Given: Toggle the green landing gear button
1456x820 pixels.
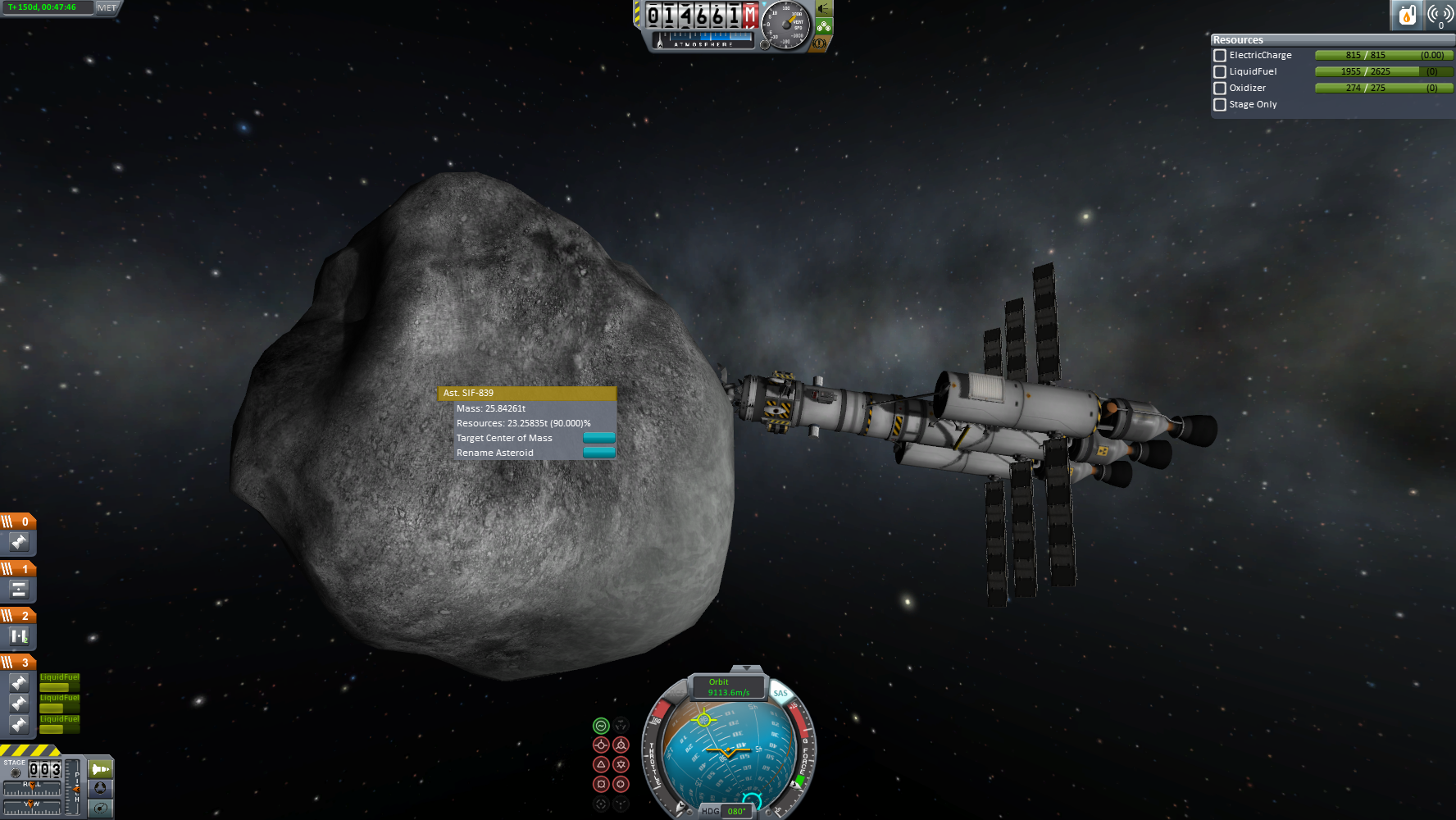Looking at the screenshot, I should [824, 26].
